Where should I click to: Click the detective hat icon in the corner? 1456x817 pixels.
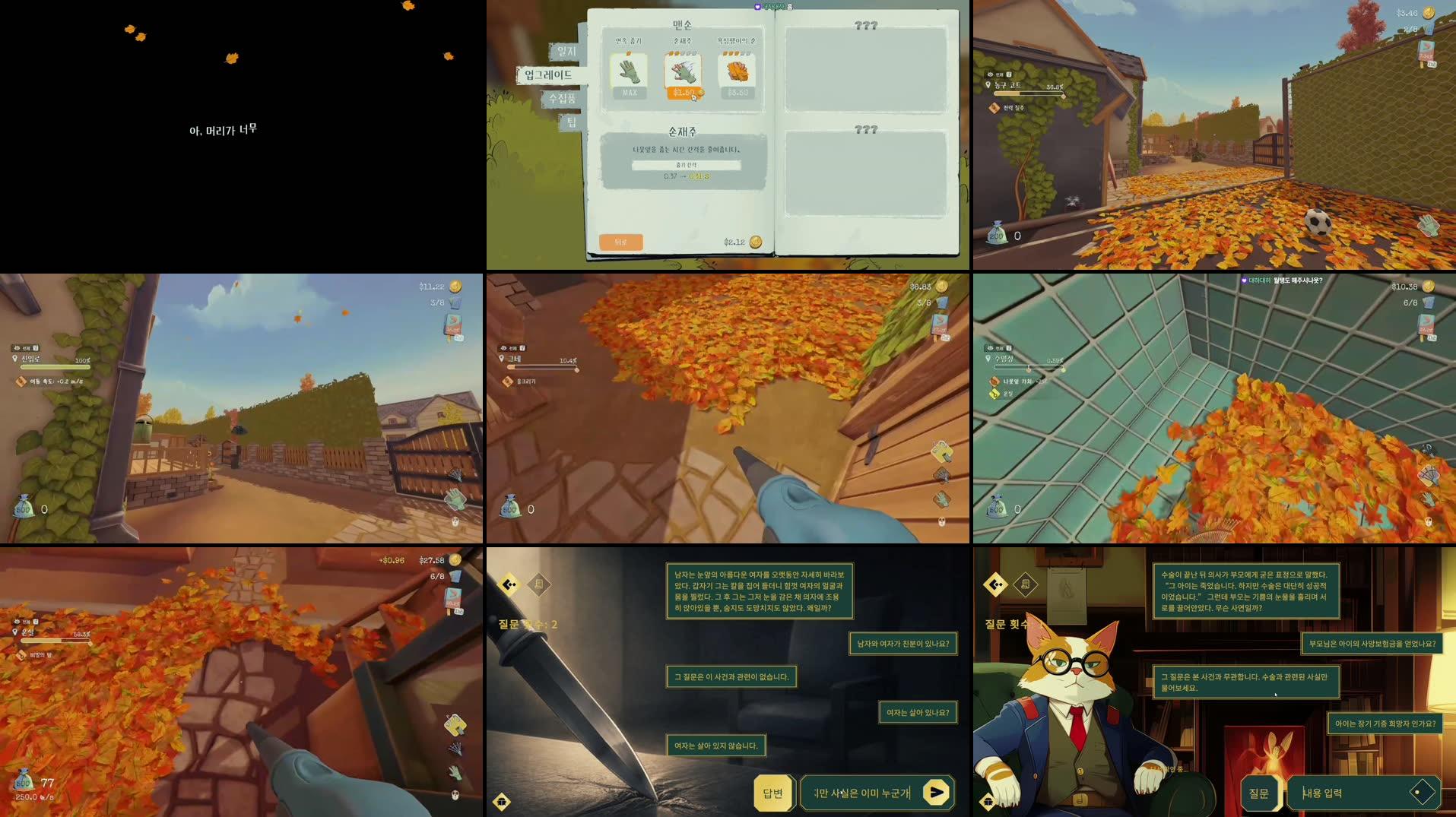pos(502,802)
